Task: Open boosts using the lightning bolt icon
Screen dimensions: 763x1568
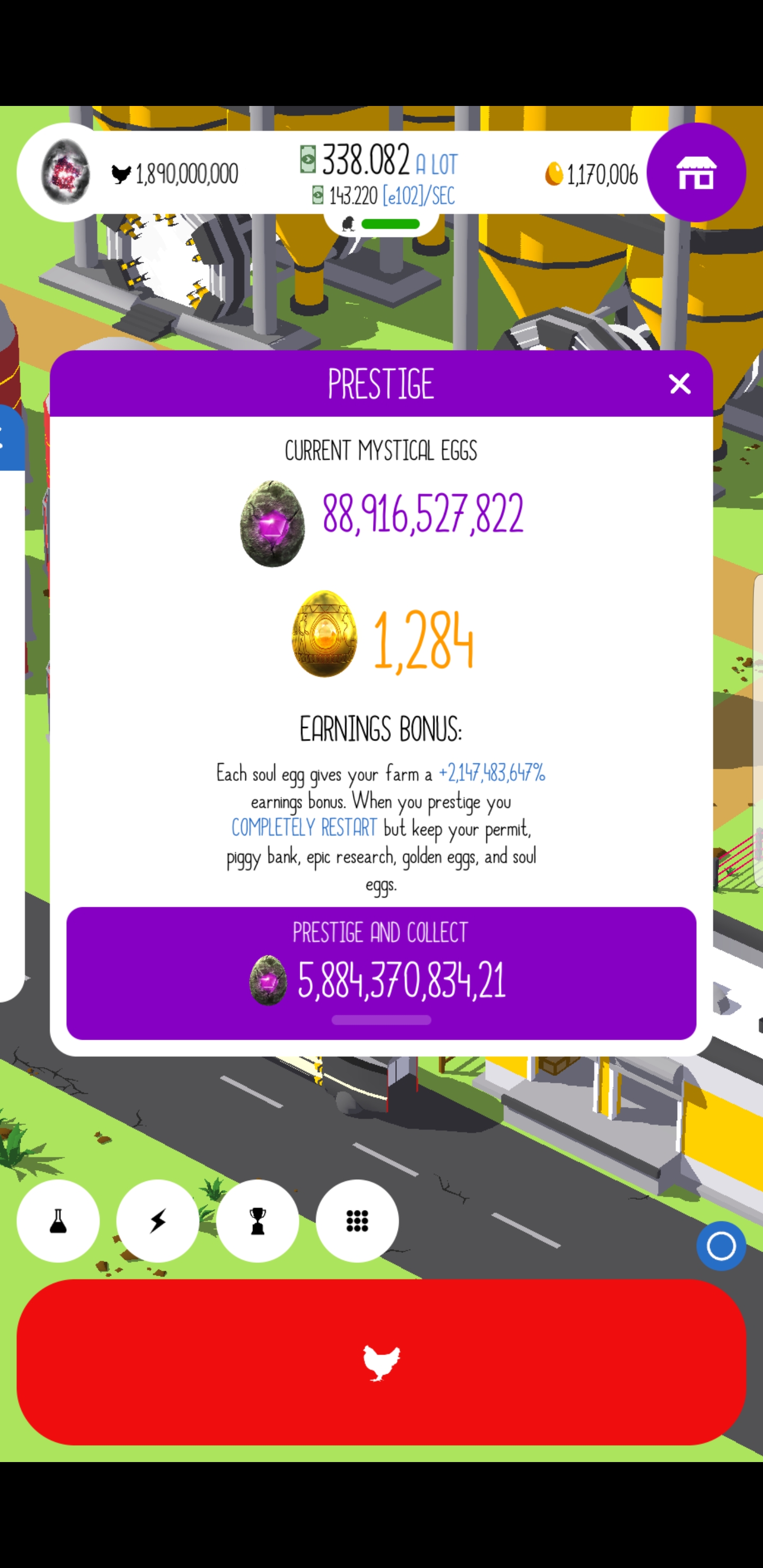Action: [158, 1221]
